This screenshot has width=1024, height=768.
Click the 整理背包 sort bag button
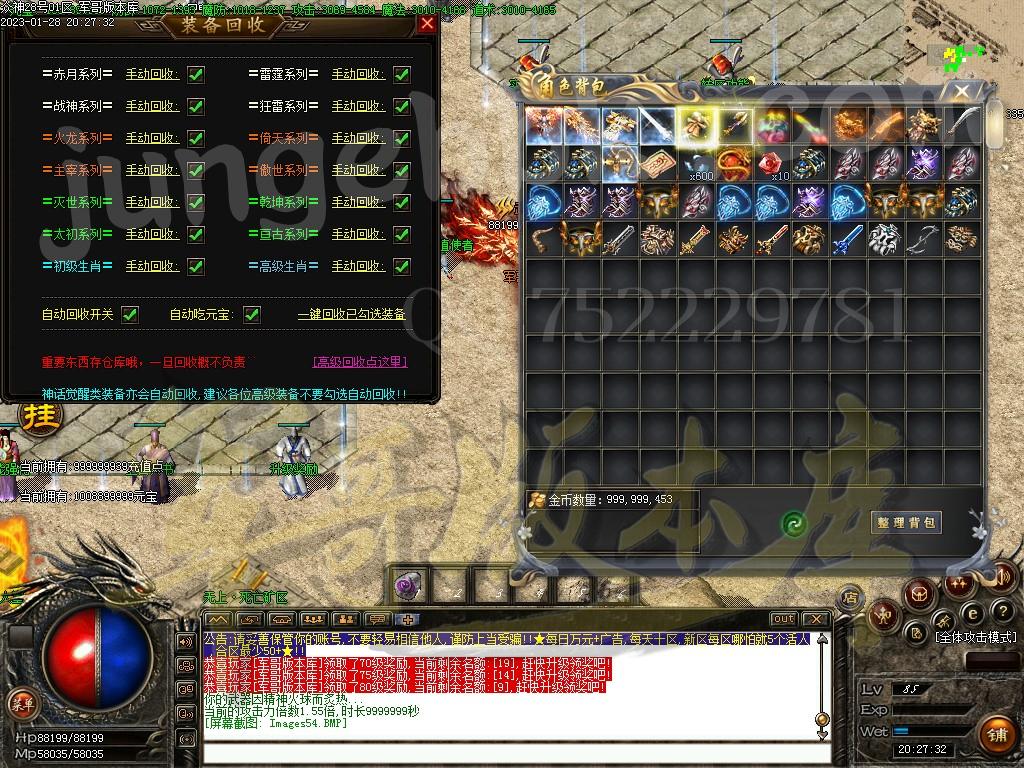click(906, 522)
